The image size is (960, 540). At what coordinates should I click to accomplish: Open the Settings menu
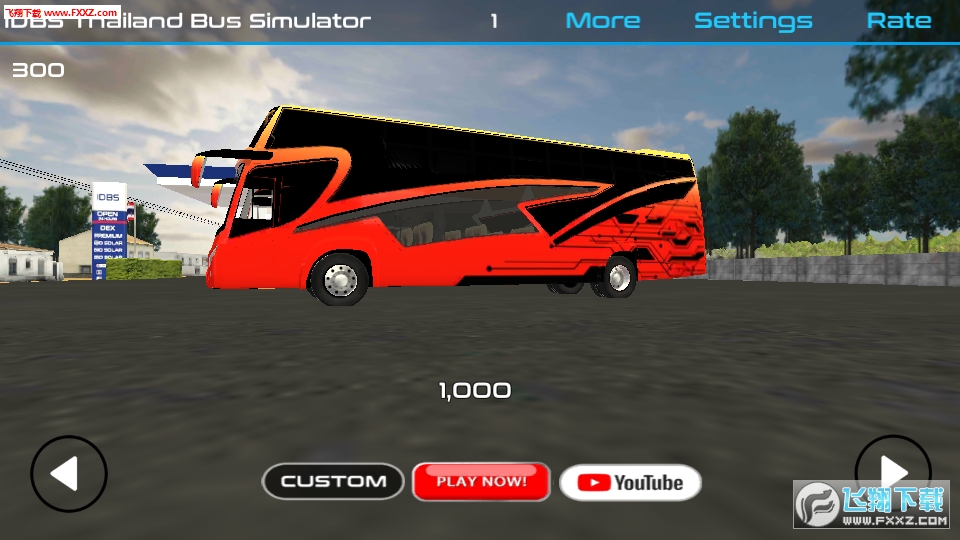coord(753,21)
